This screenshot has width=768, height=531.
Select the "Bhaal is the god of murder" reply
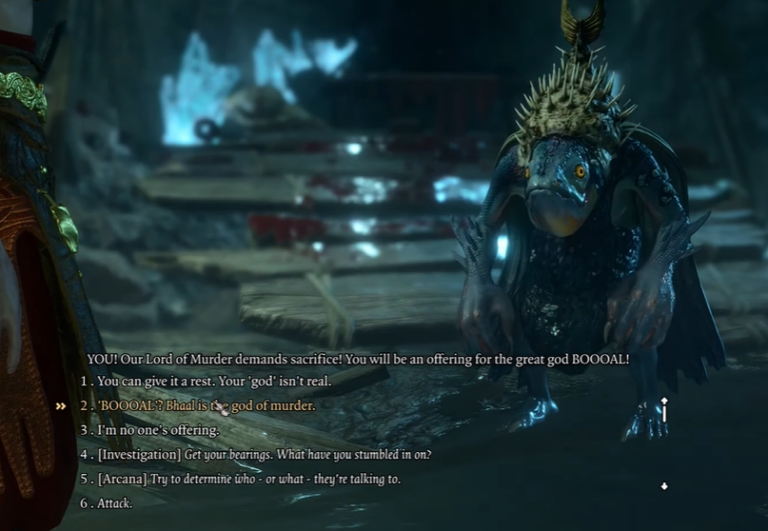pyautogui.click(x=206, y=406)
